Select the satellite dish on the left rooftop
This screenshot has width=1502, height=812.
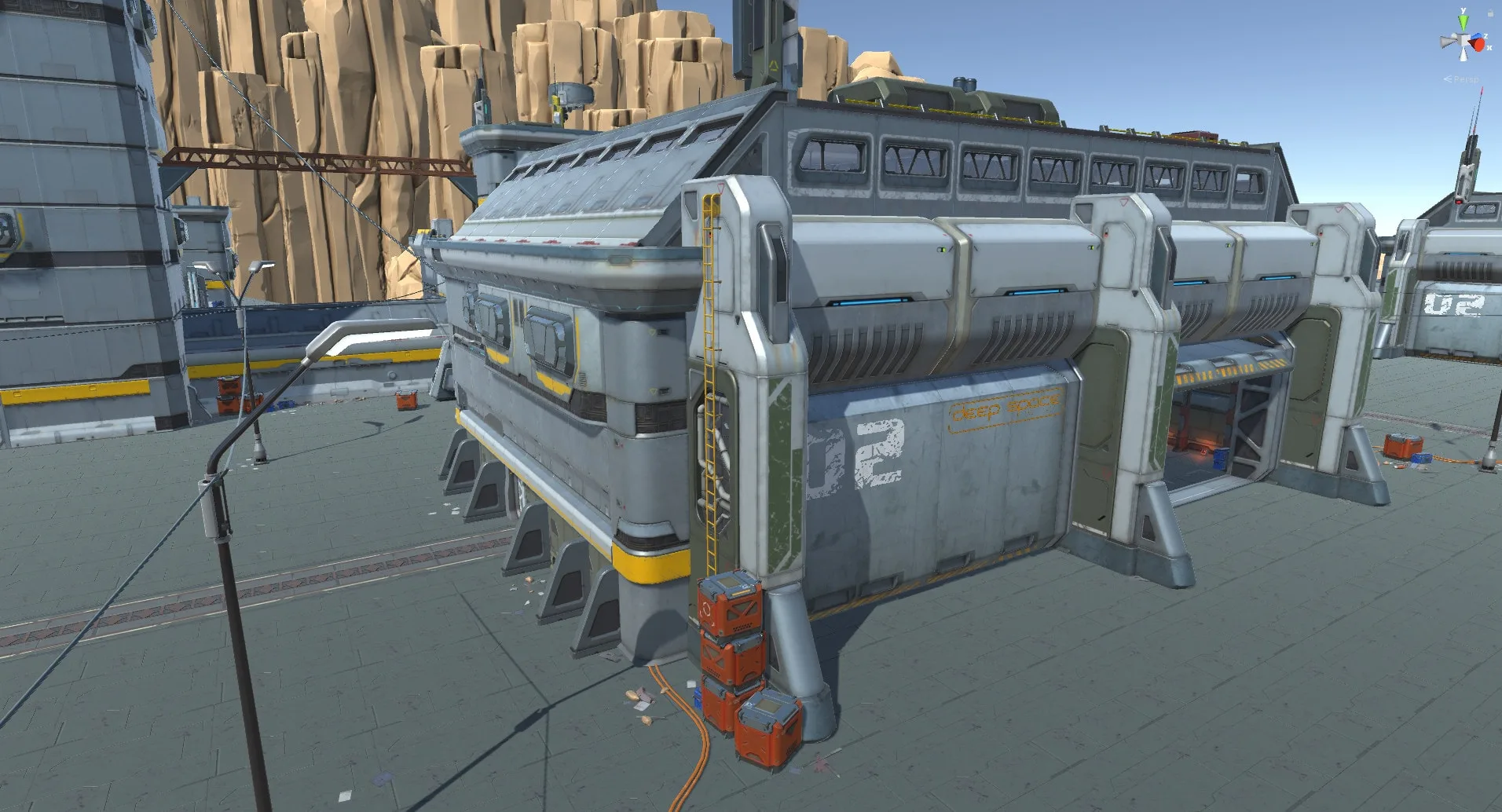click(x=570, y=94)
